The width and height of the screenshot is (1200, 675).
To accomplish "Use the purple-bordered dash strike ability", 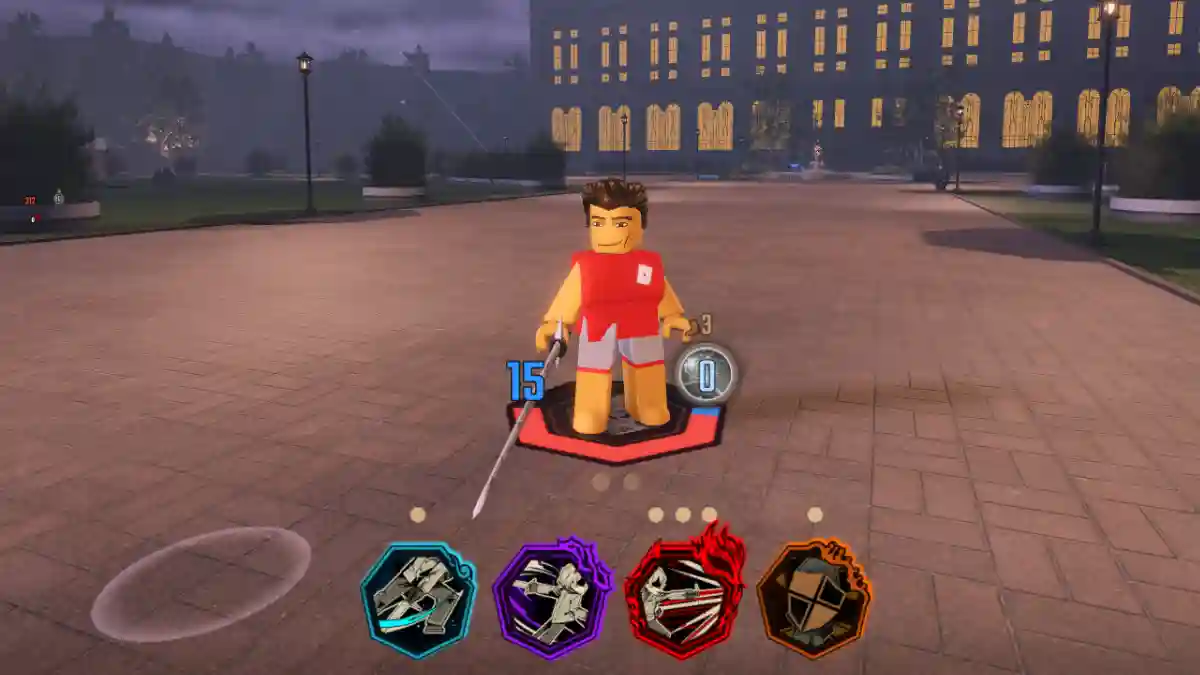I will pos(551,598).
